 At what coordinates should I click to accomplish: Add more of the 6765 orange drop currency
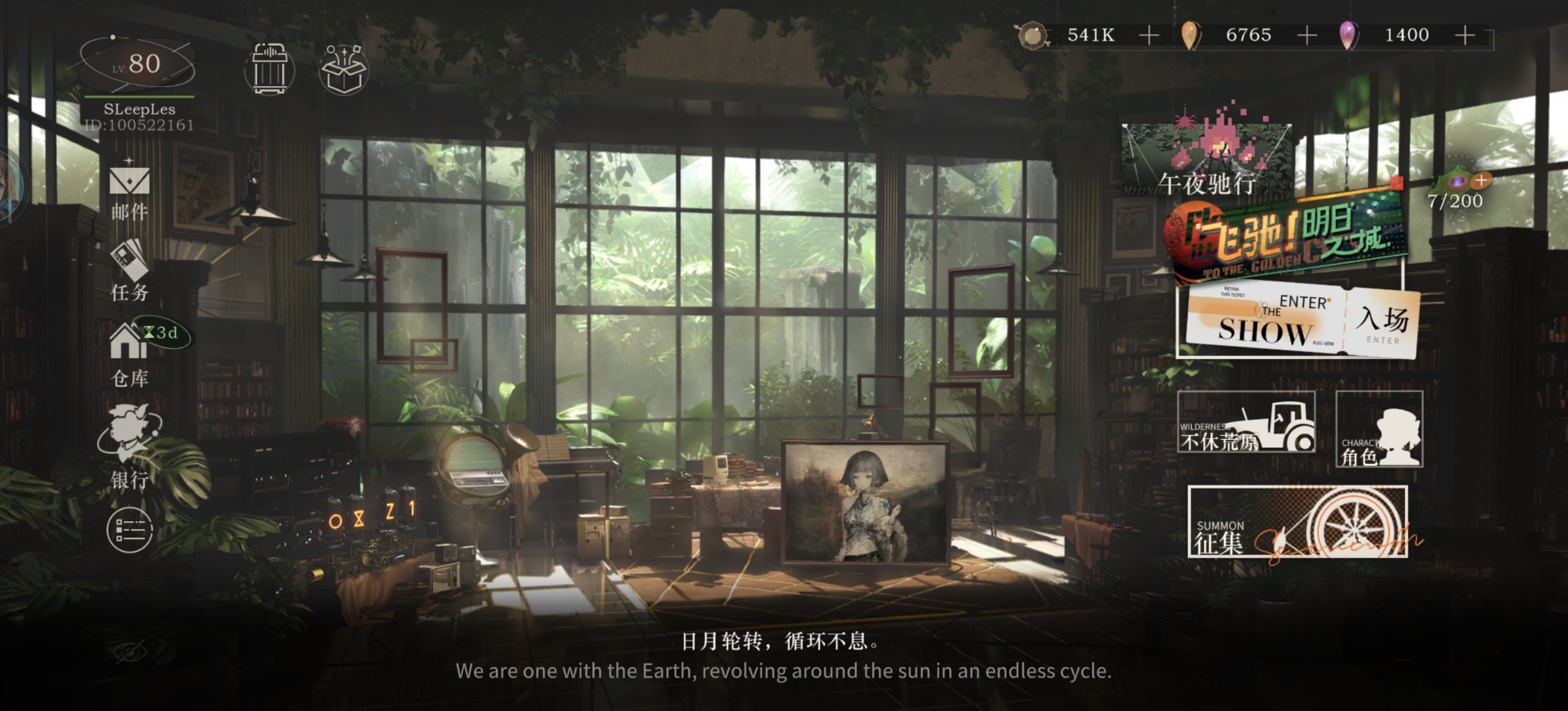coord(1307,35)
